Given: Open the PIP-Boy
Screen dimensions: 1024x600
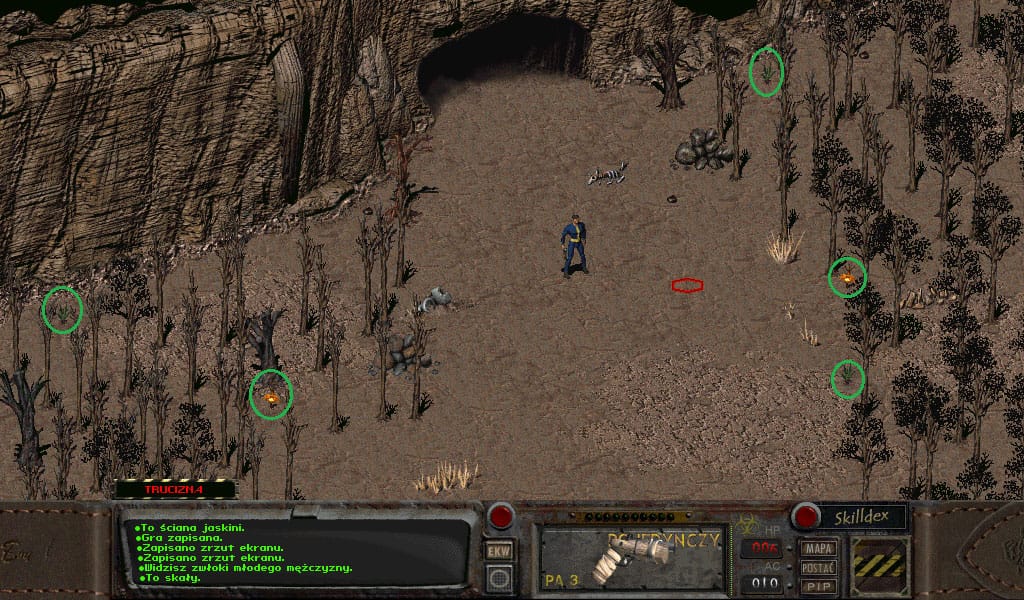Looking at the screenshot, I should 819,586.
